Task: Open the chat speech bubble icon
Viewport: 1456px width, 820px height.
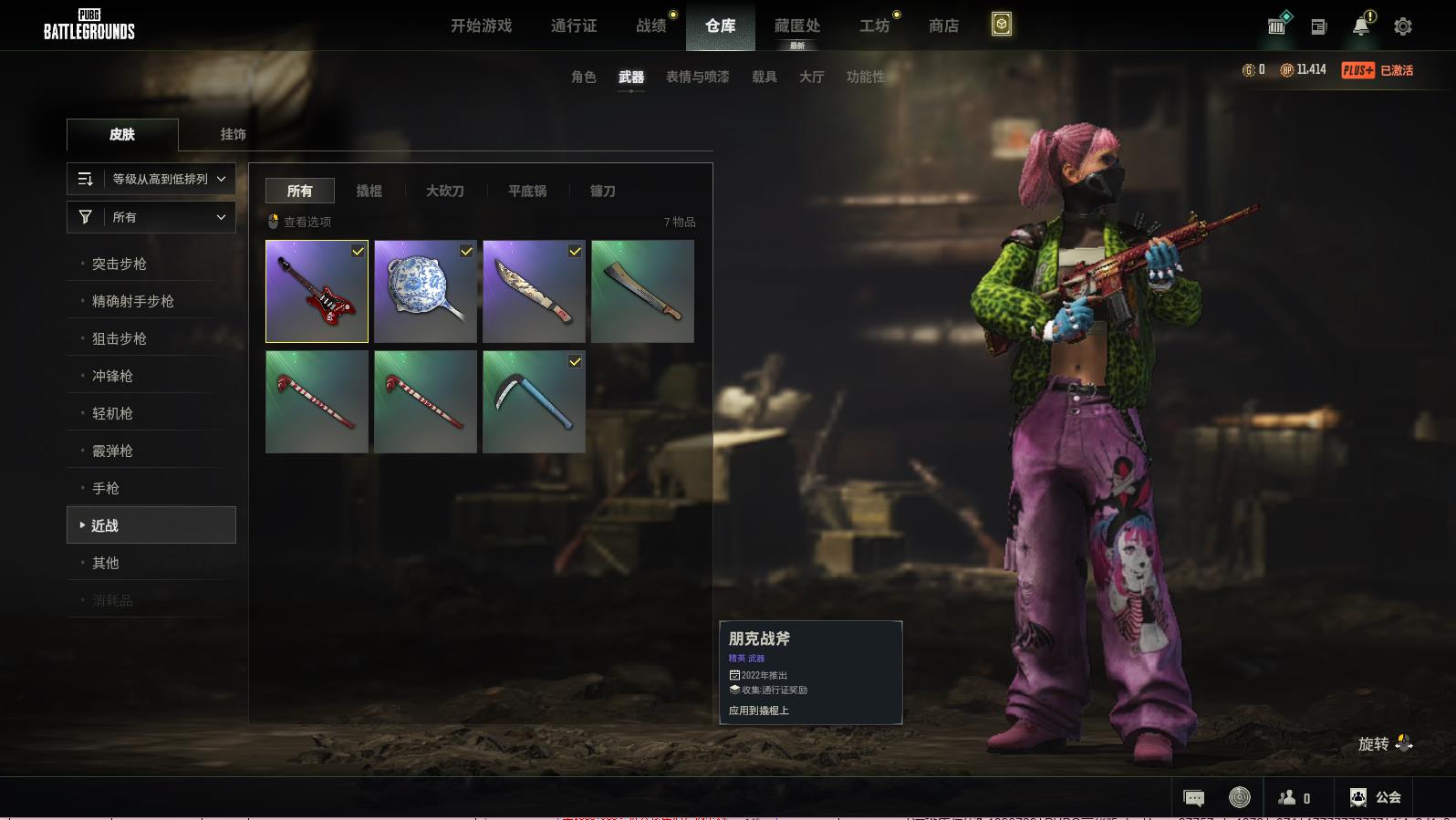Action: [1193, 798]
